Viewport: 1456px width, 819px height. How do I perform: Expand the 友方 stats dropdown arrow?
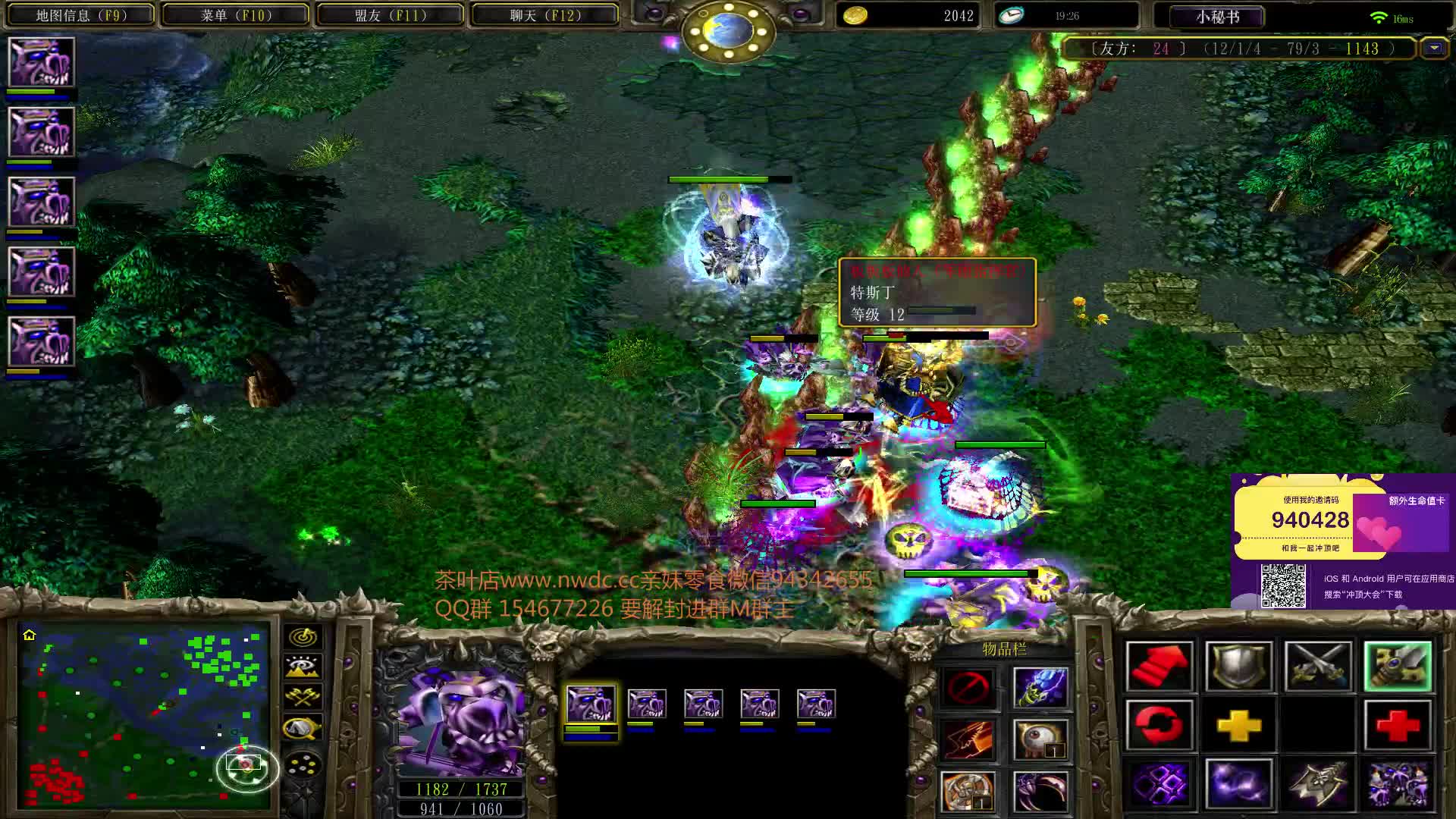click(x=1434, y=48)
